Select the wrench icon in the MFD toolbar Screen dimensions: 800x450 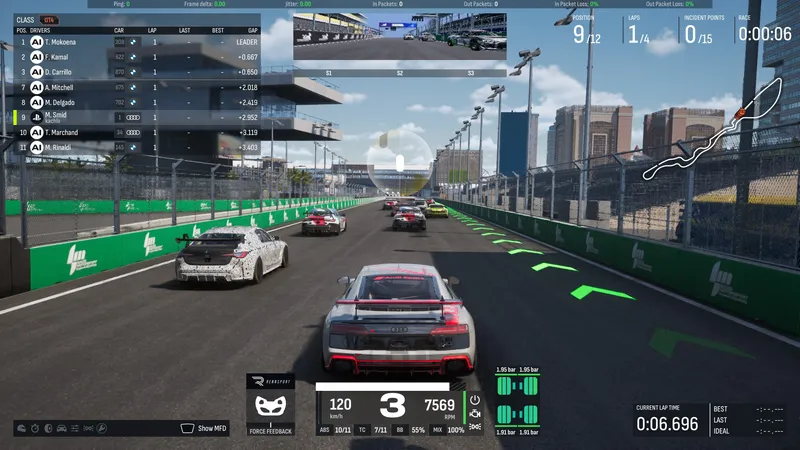click(101, 428)
